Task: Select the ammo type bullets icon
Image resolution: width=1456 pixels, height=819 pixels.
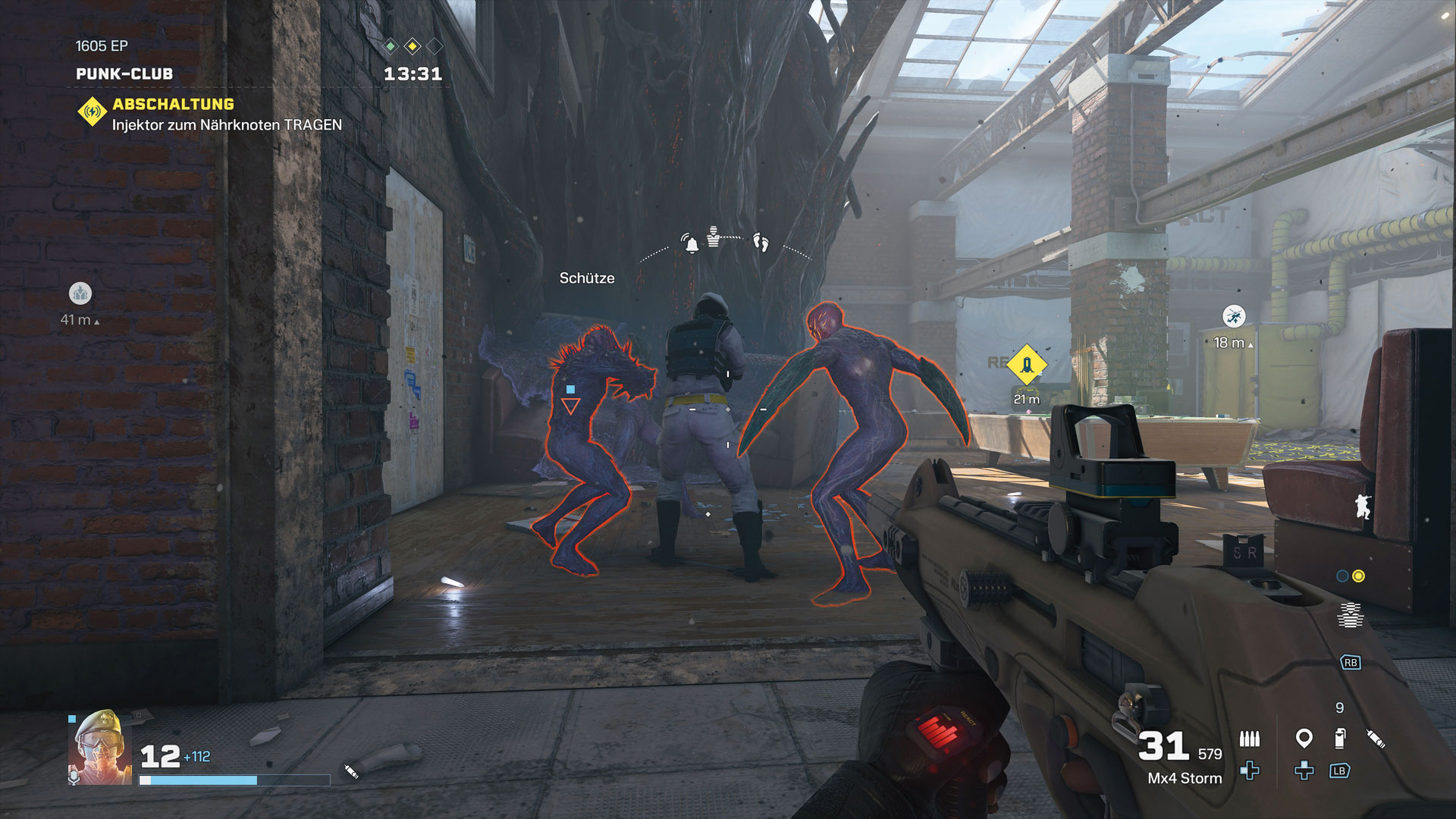Action: (x=1249, y=738)
